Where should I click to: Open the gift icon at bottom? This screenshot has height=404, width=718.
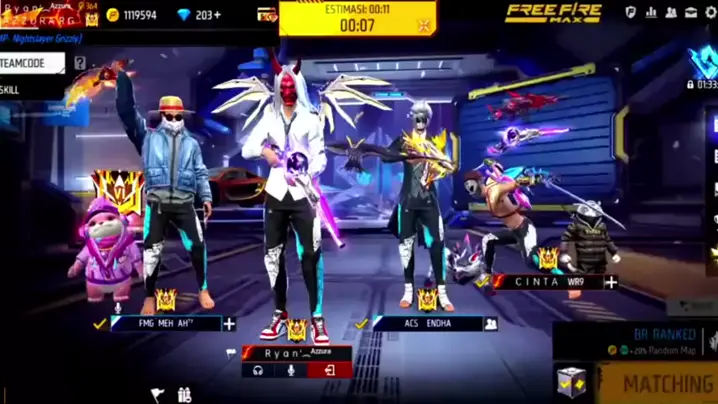(184, 395)
